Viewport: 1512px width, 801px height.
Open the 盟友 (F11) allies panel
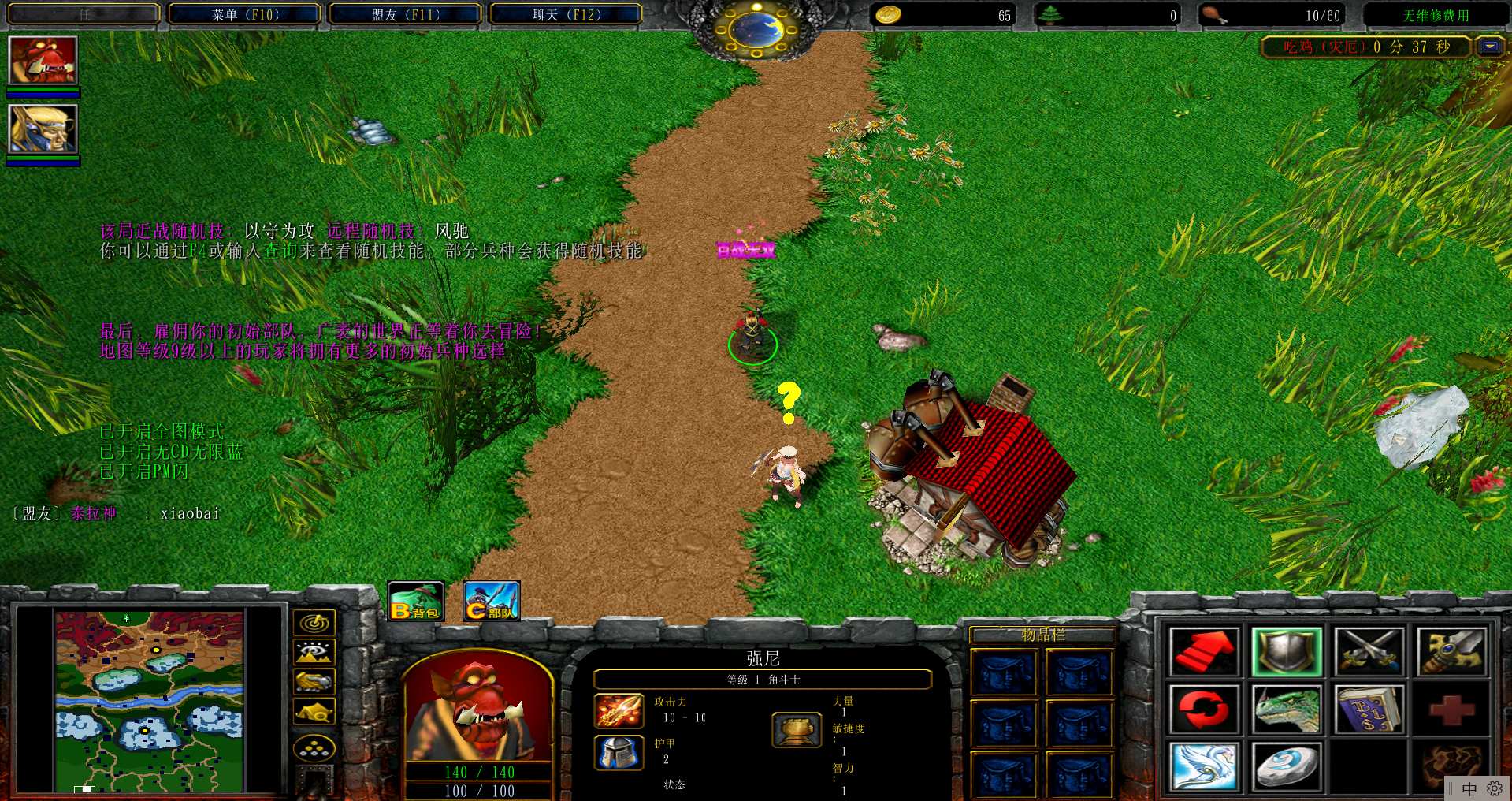coord(405,14)
